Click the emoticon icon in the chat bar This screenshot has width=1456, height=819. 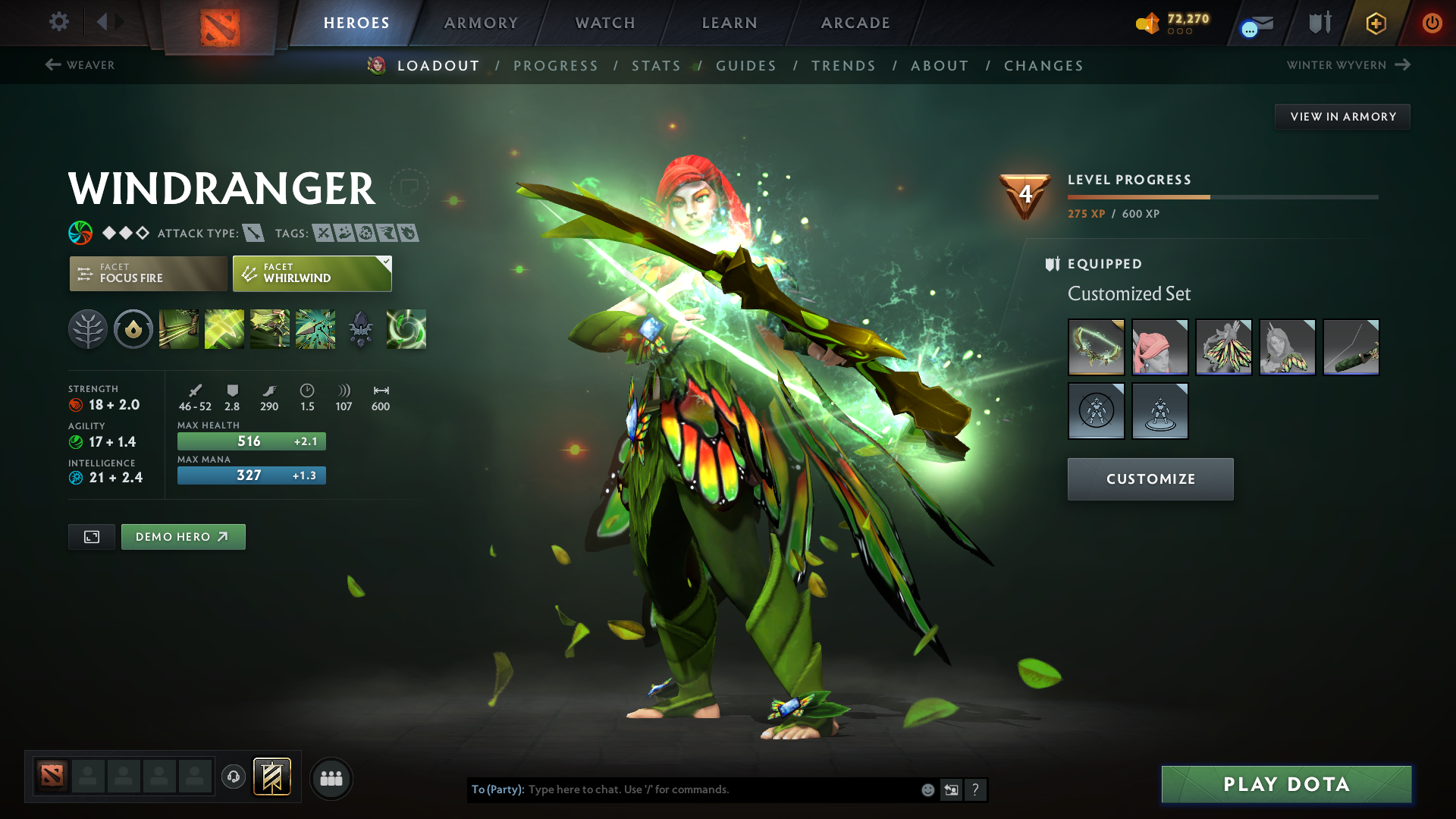point(927,789)
